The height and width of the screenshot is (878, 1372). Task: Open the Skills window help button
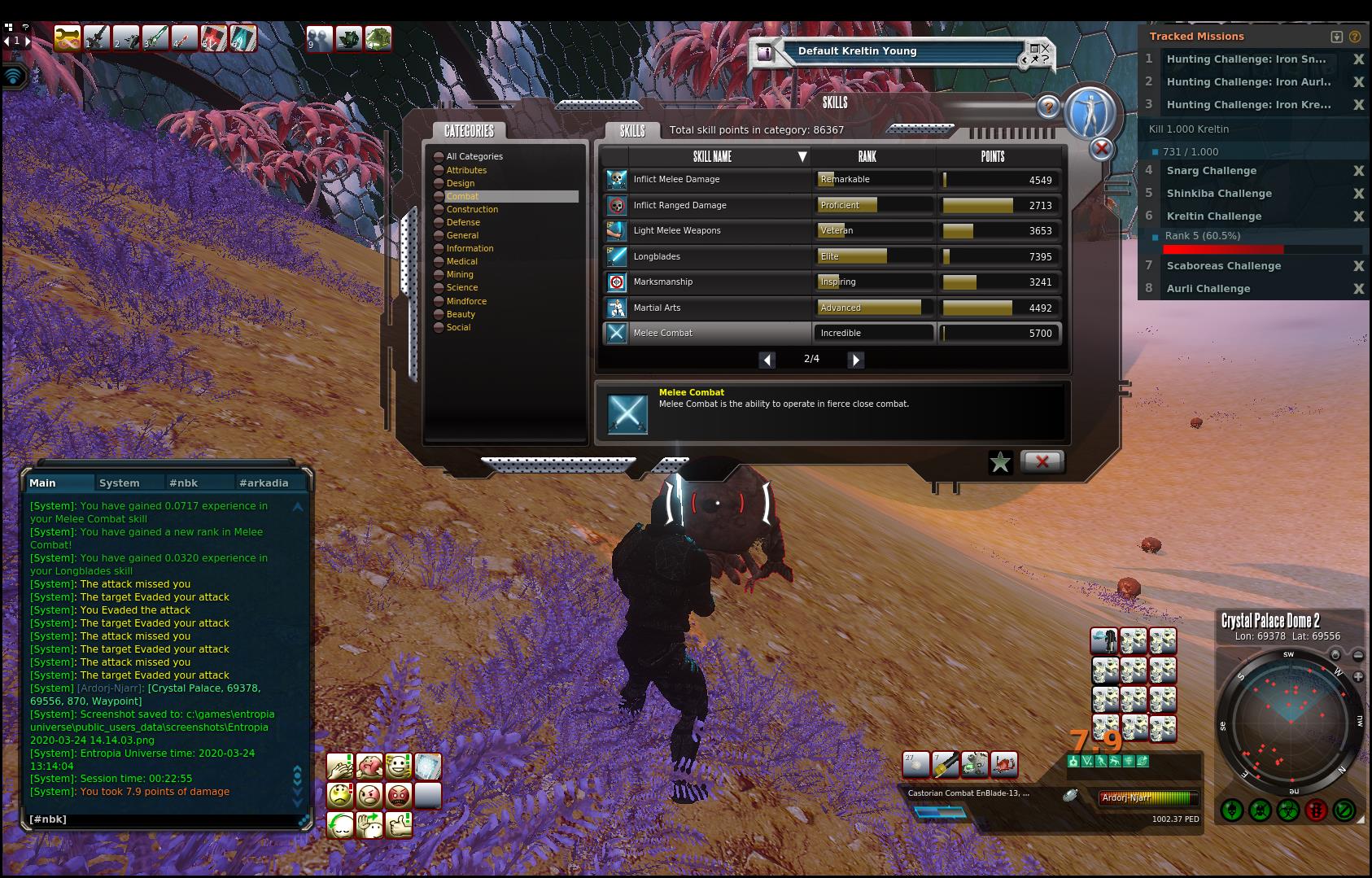(x=1048, y=107)
